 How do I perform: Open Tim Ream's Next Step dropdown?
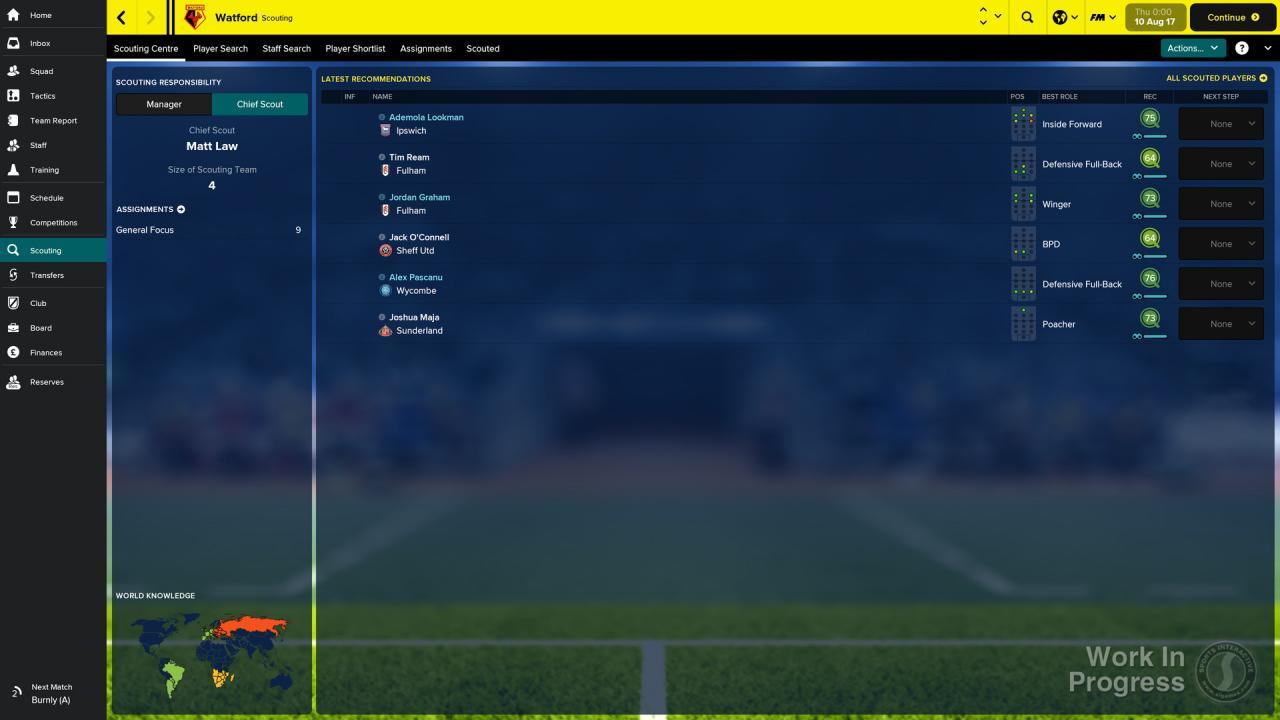coord(1220,163)
